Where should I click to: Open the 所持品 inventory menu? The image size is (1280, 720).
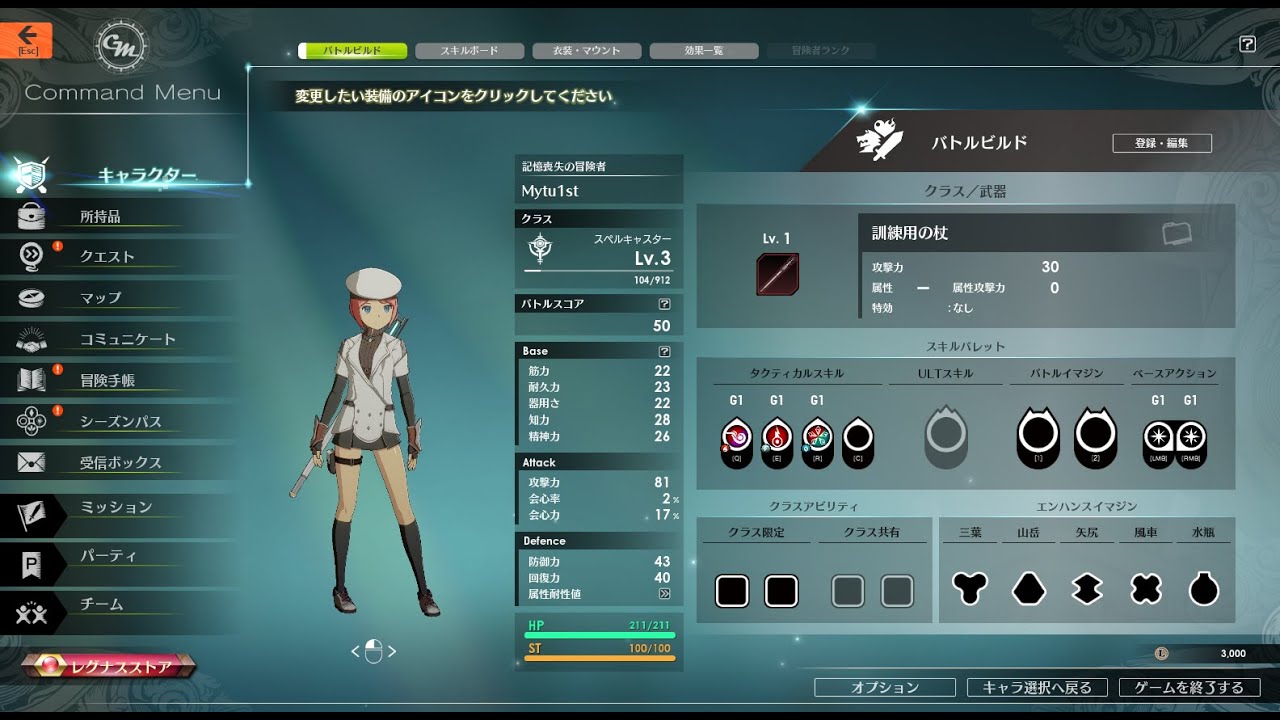100,216
